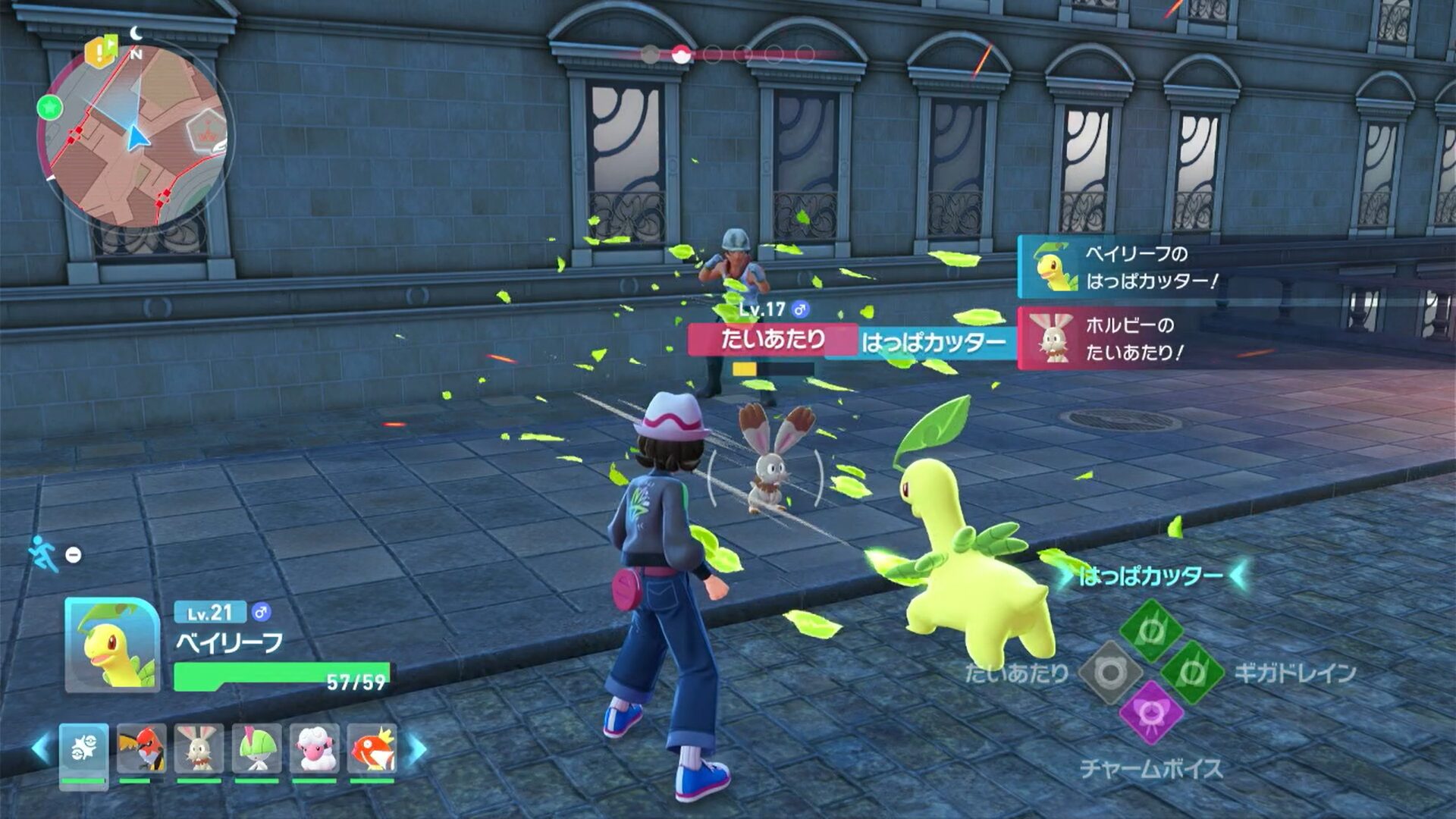Switch to Magikarp in the party bar

click(372, 749)
